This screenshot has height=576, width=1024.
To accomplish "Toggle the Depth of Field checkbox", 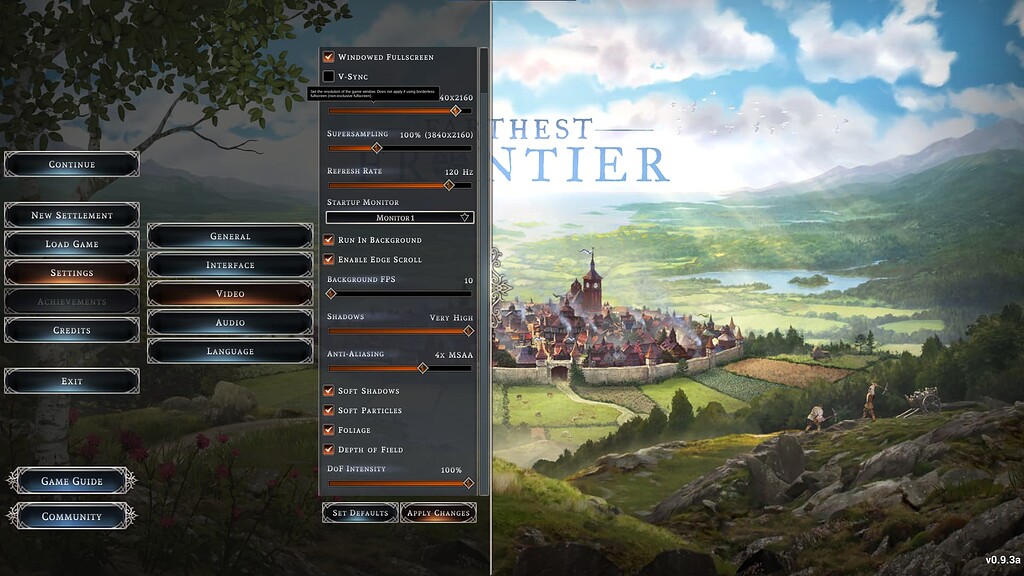I will [329, 450].
